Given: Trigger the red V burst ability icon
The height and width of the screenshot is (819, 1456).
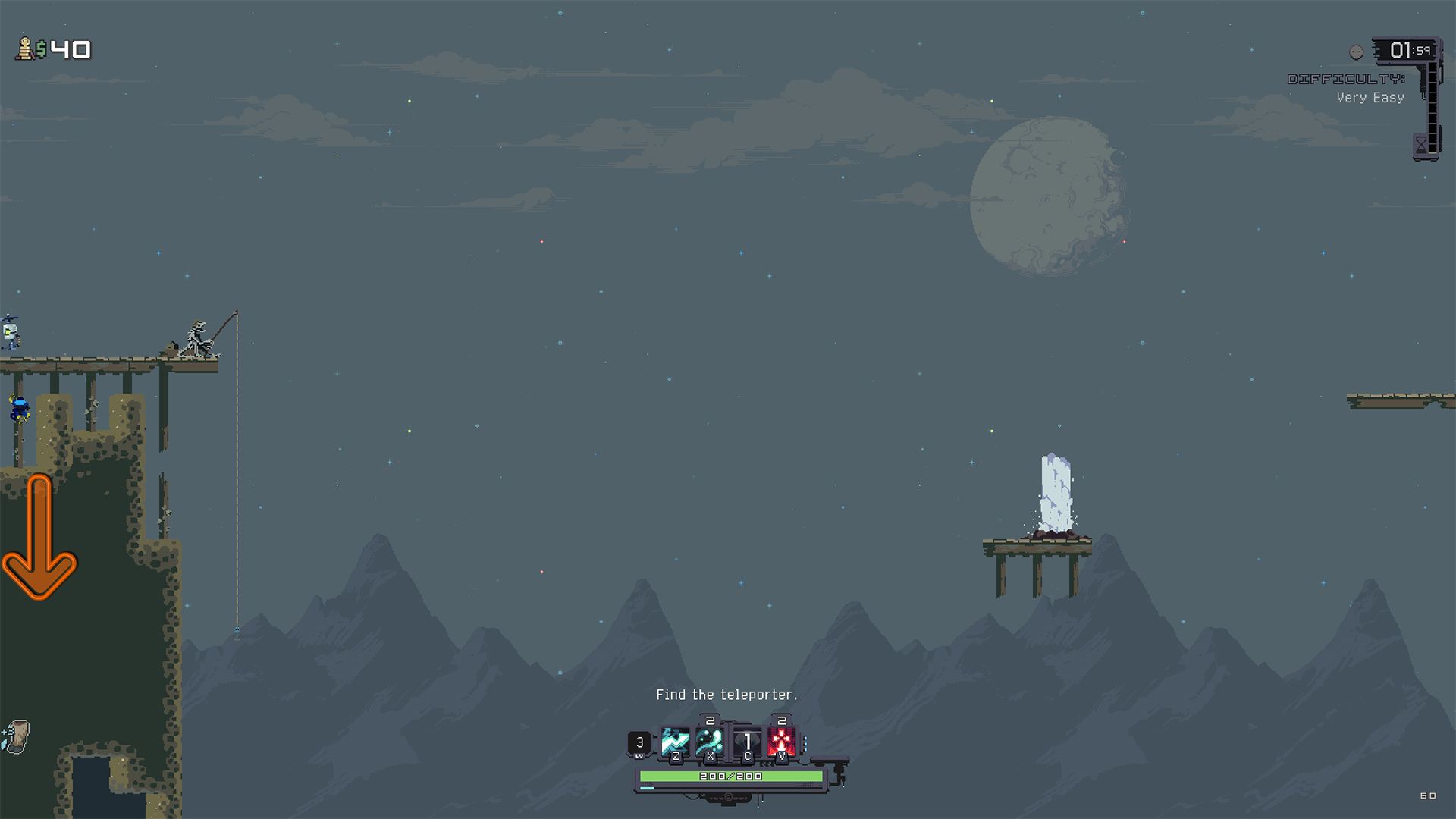Looking at the screenshot, I should (x=781, y=742).
